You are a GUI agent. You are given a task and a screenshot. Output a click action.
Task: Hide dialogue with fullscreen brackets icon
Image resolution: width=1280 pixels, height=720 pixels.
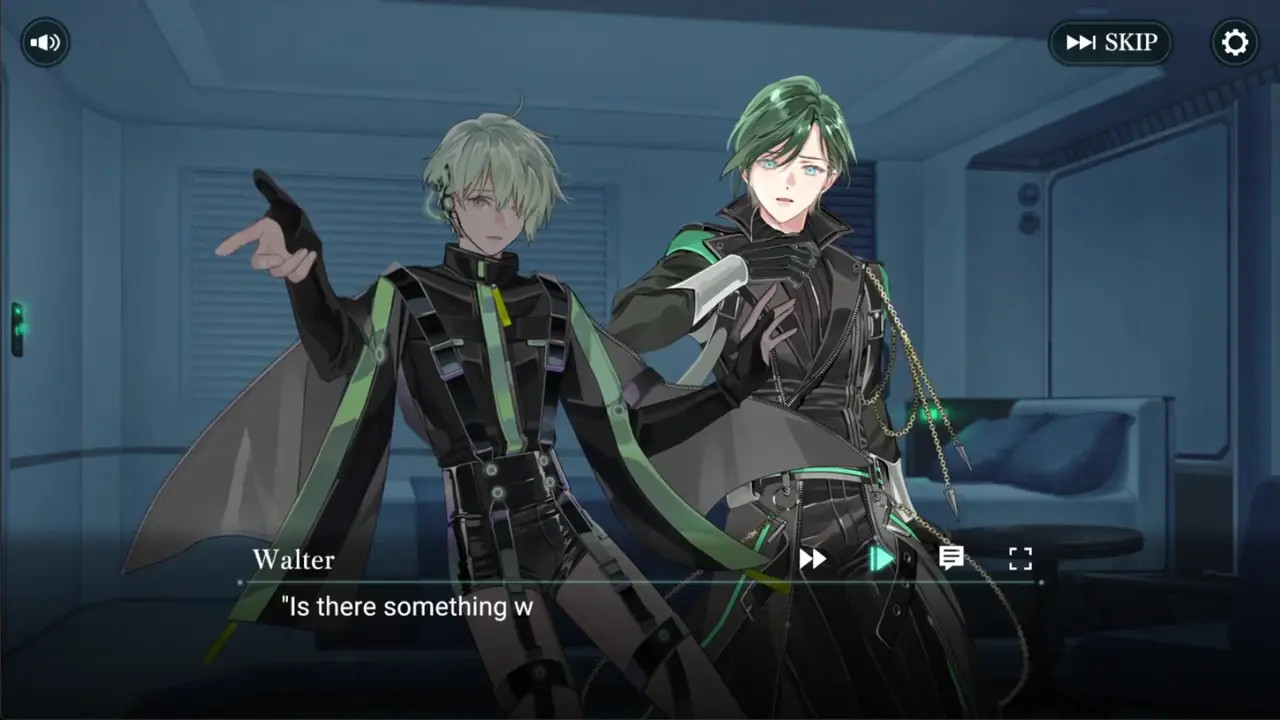[1020, 558]
